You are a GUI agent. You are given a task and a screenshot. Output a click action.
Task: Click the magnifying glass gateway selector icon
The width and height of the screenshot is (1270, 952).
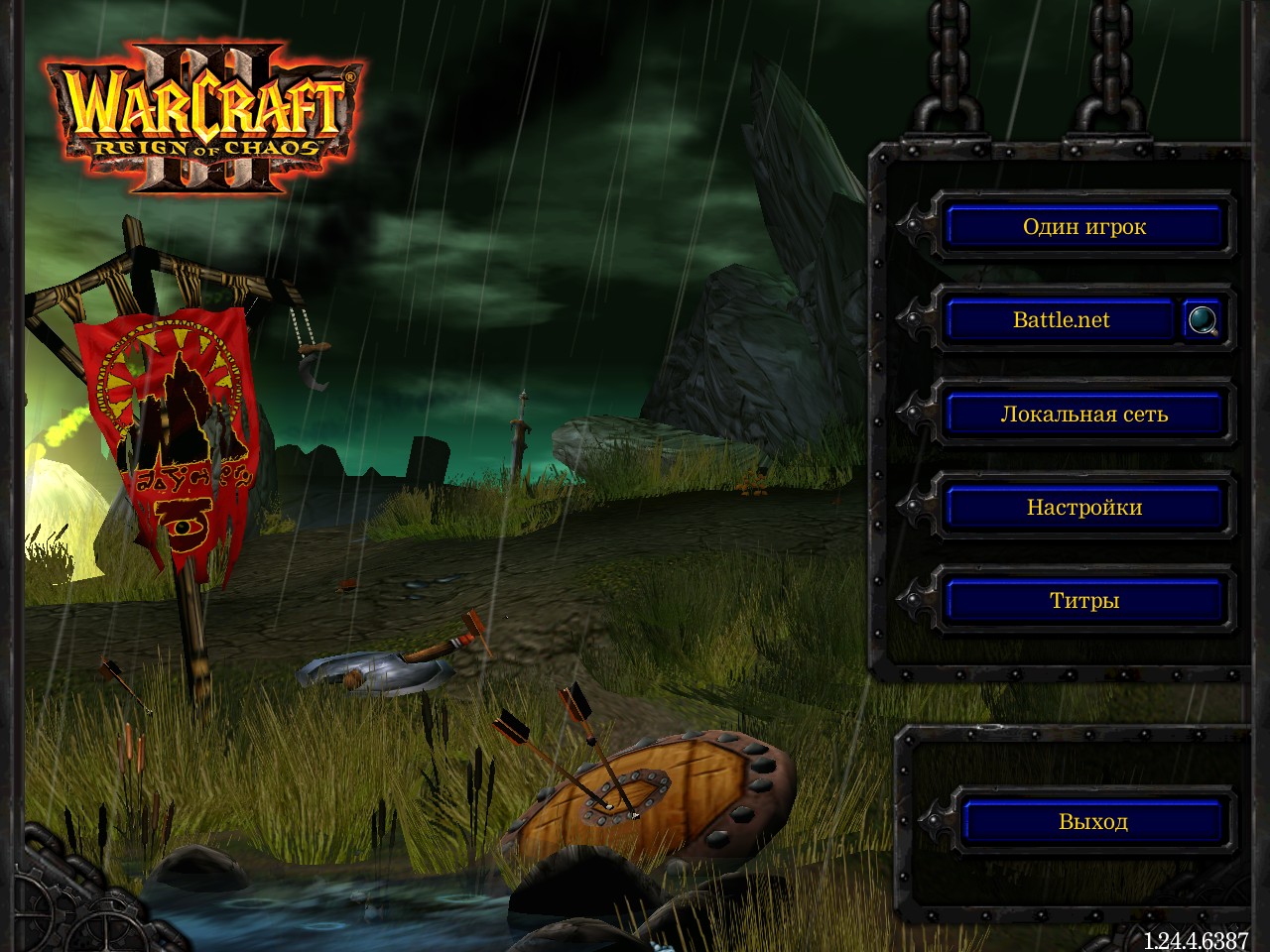[x=1201, y=320]
